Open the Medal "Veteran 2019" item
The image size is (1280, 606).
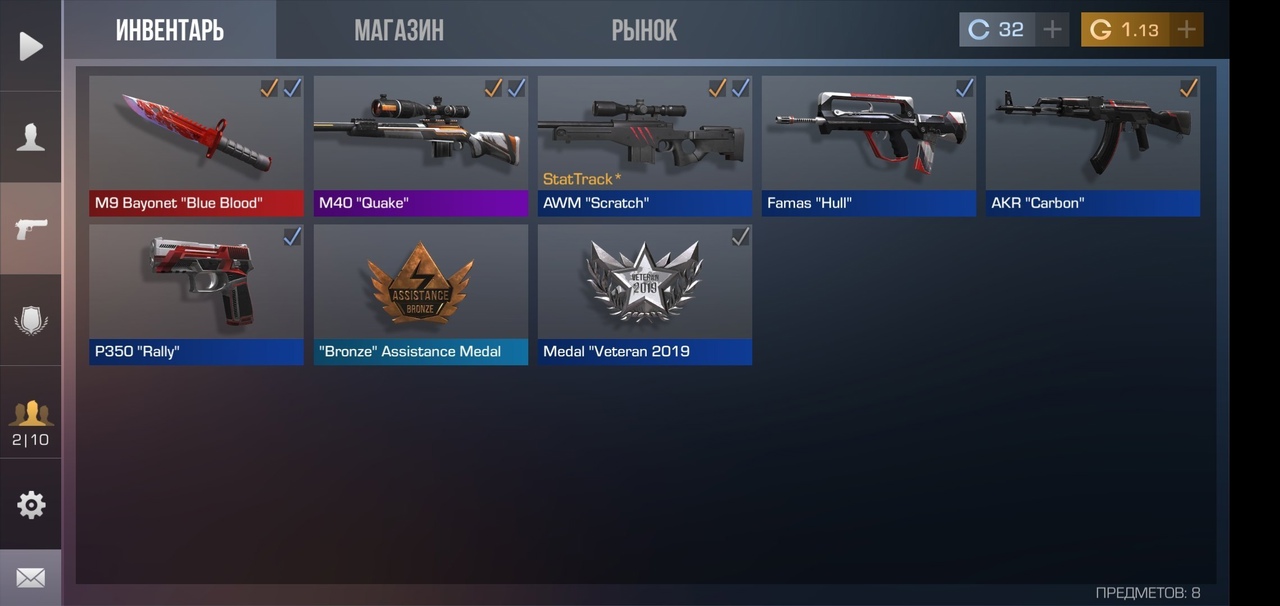coord(644,294)
